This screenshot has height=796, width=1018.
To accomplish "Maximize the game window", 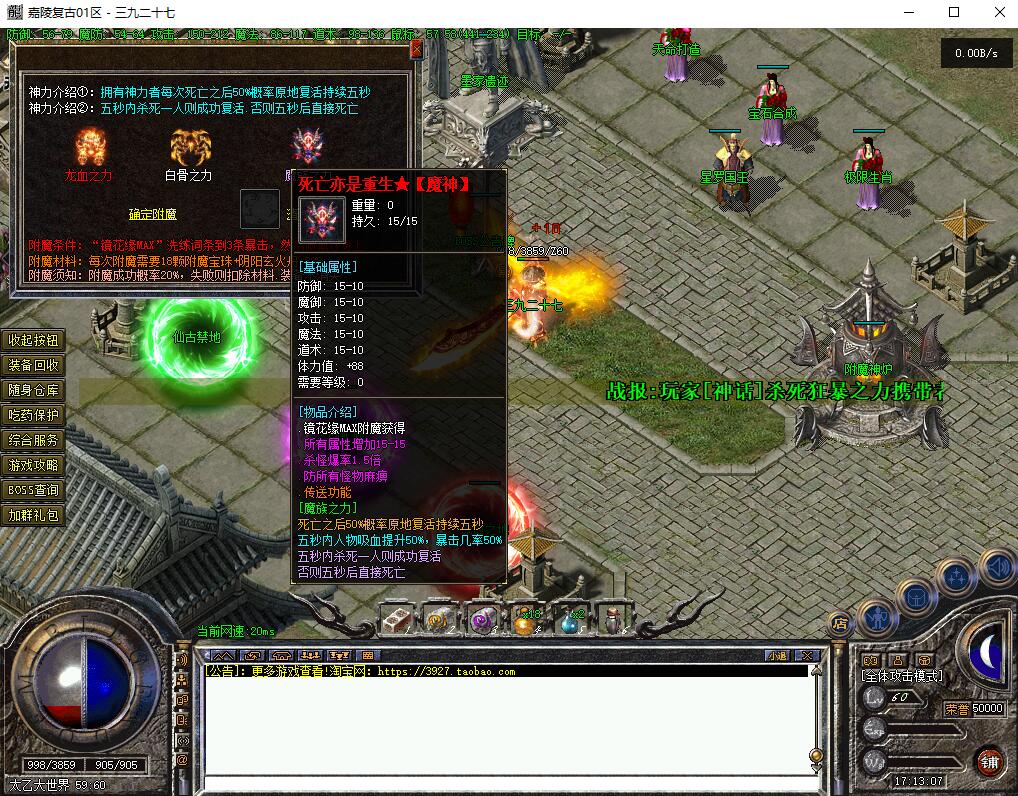I will [x=953, y=12].
